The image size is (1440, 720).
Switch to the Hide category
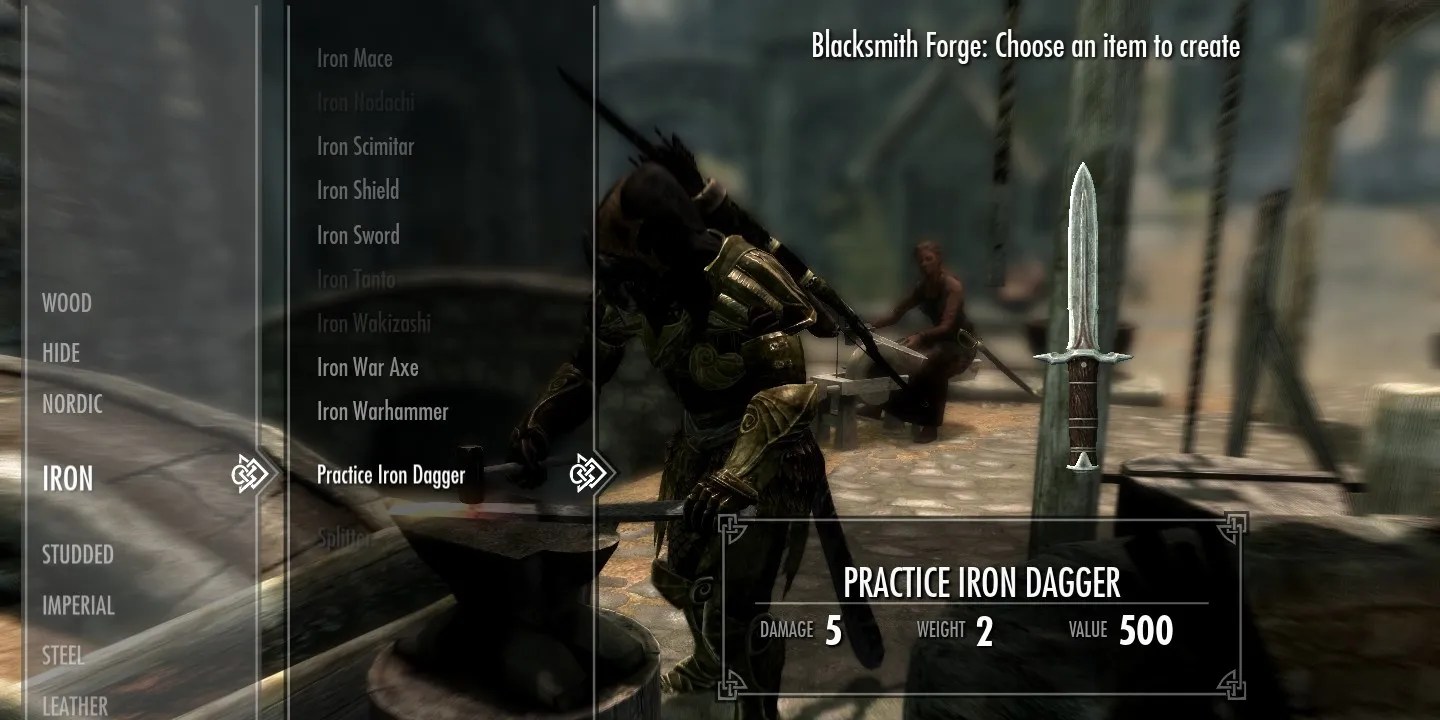pyautogui.click(x=61, y=353)
